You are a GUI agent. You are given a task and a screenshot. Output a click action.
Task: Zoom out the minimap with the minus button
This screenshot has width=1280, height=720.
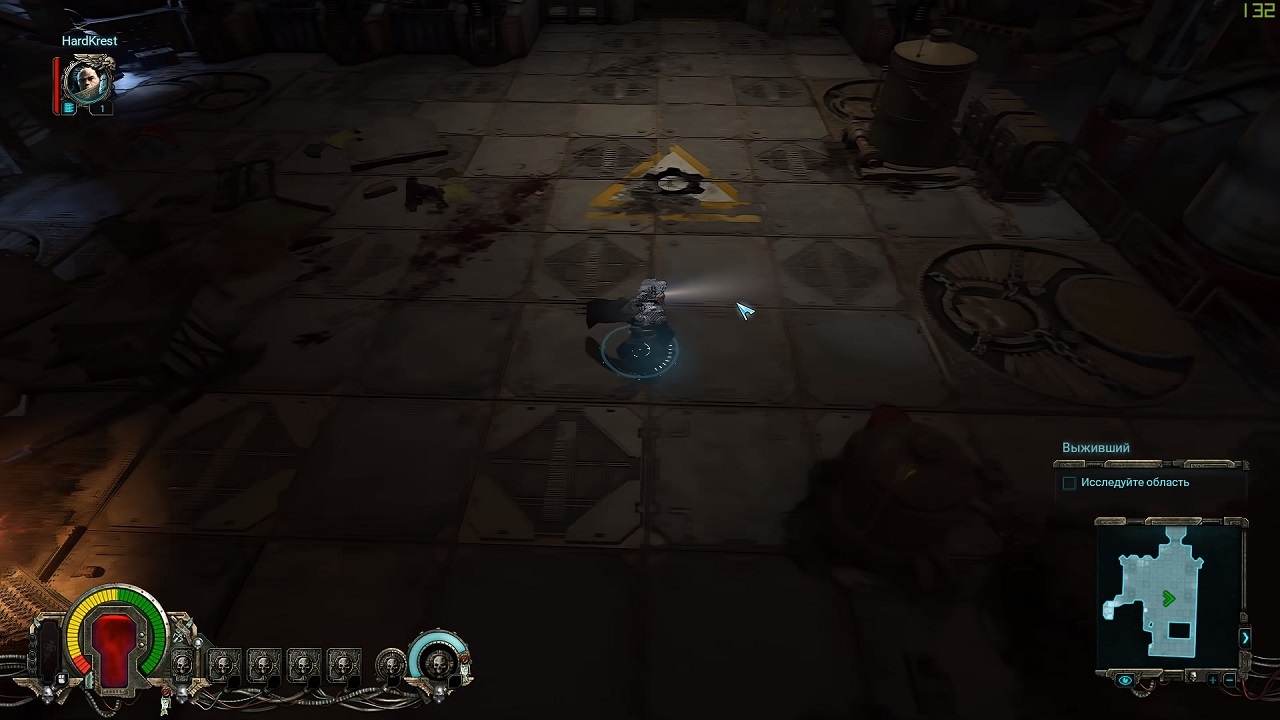[1230, 679]
